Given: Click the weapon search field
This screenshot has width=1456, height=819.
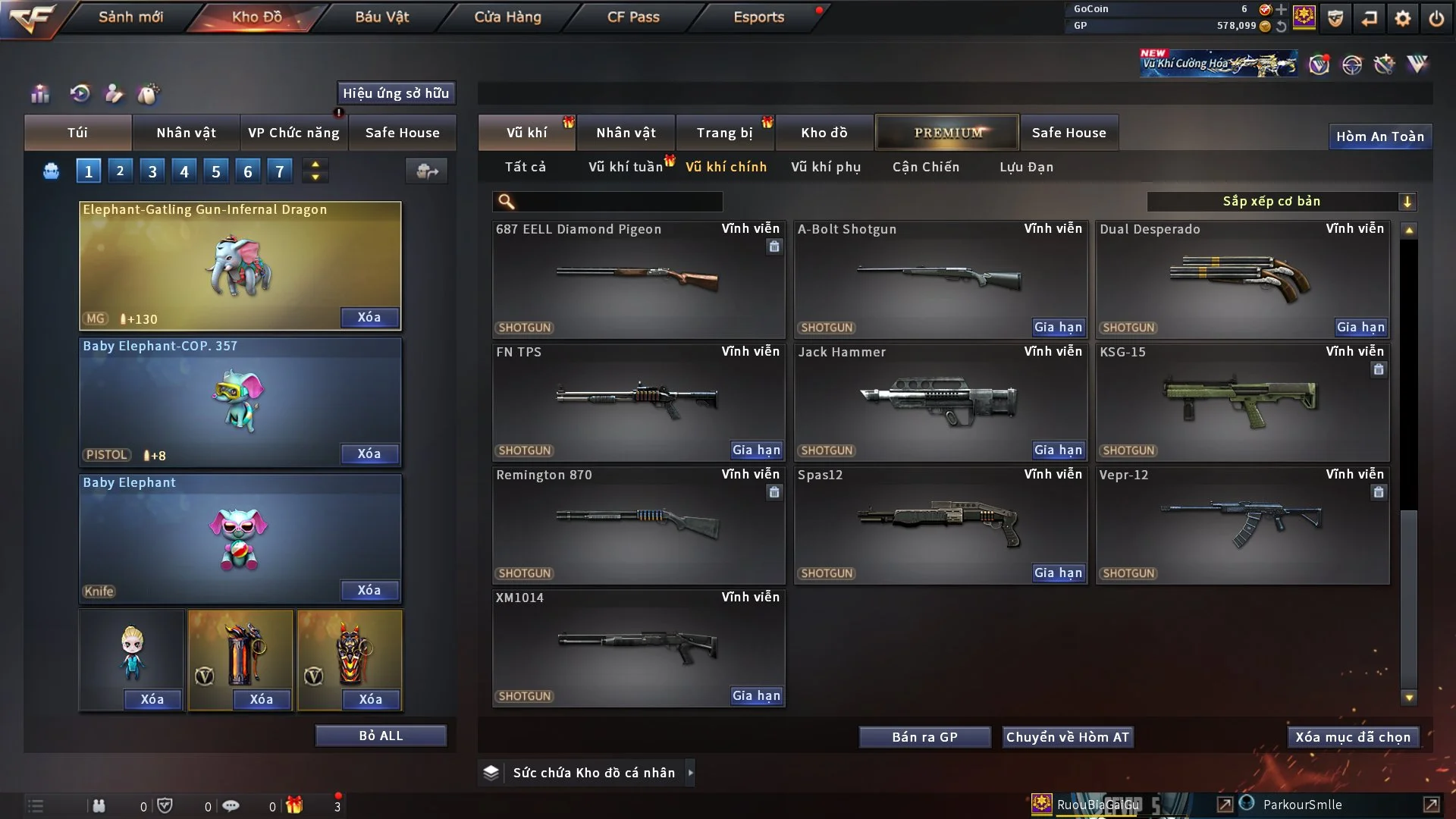Looking at the screenshot, I should [x=618, y=202].
